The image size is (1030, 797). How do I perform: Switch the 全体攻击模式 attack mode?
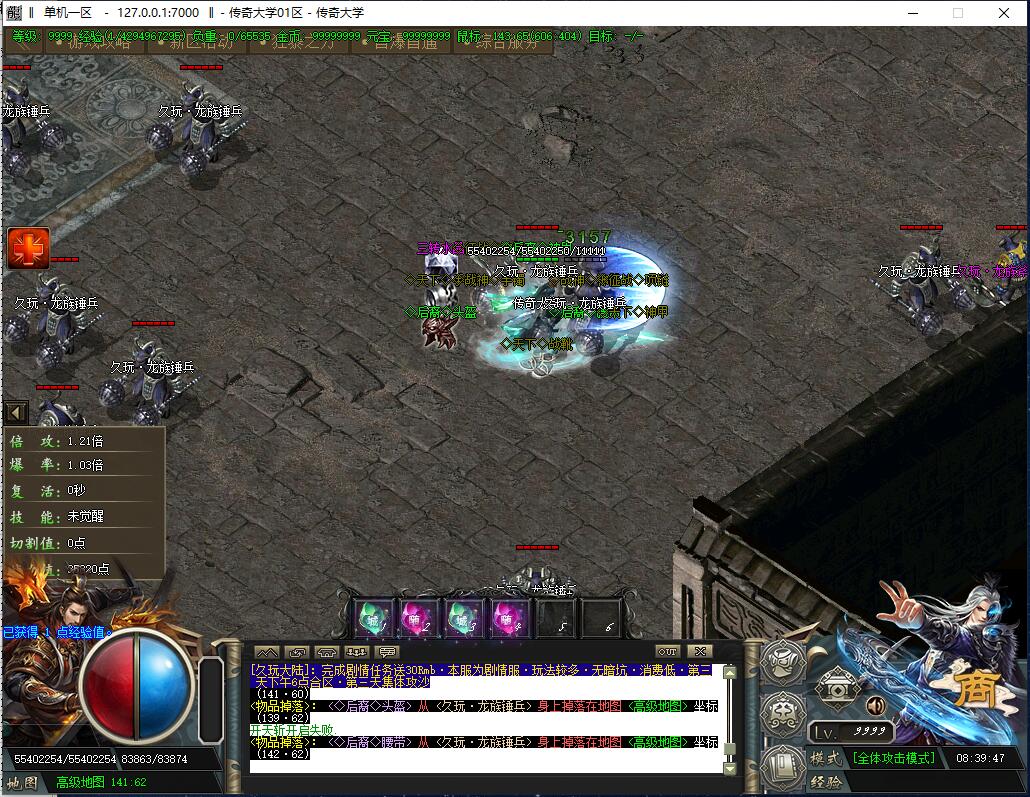click(x=893, y=757)
